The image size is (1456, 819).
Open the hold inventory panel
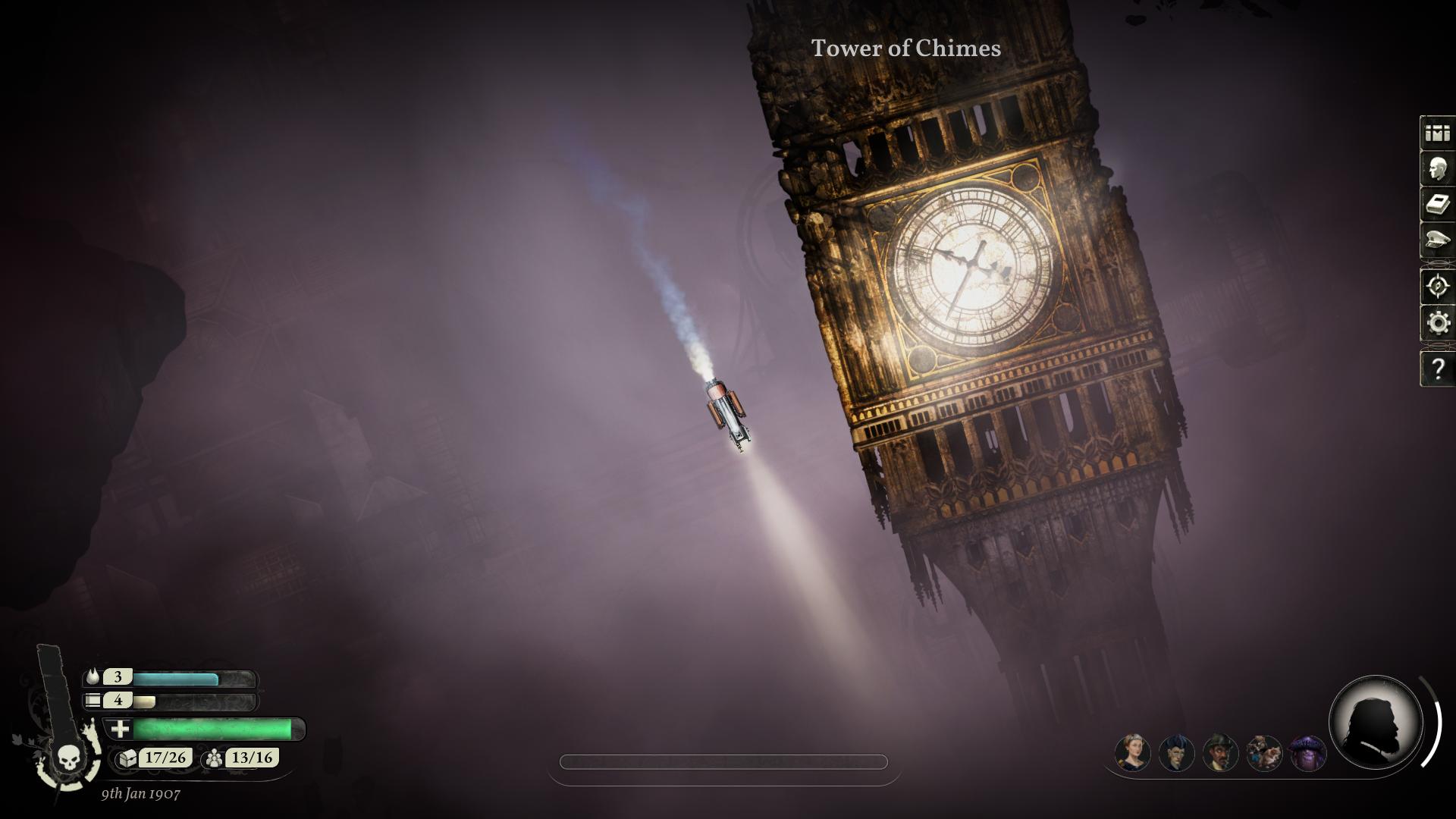coord(1436,134)
